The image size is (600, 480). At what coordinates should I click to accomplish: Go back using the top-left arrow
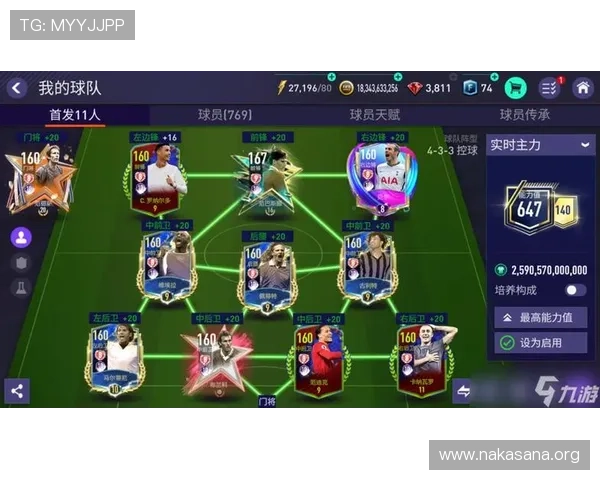(x=16, y=88)
